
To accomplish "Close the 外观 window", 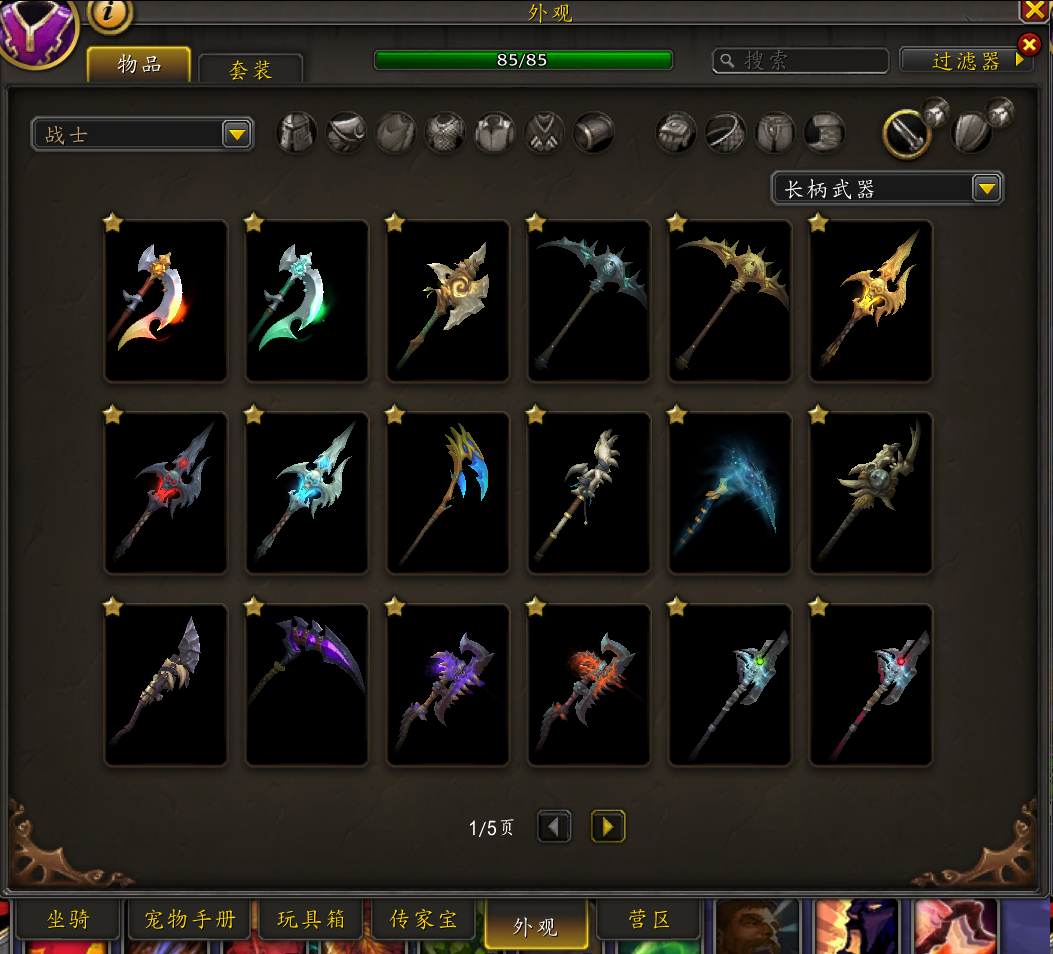I will tap(1035, 11).
